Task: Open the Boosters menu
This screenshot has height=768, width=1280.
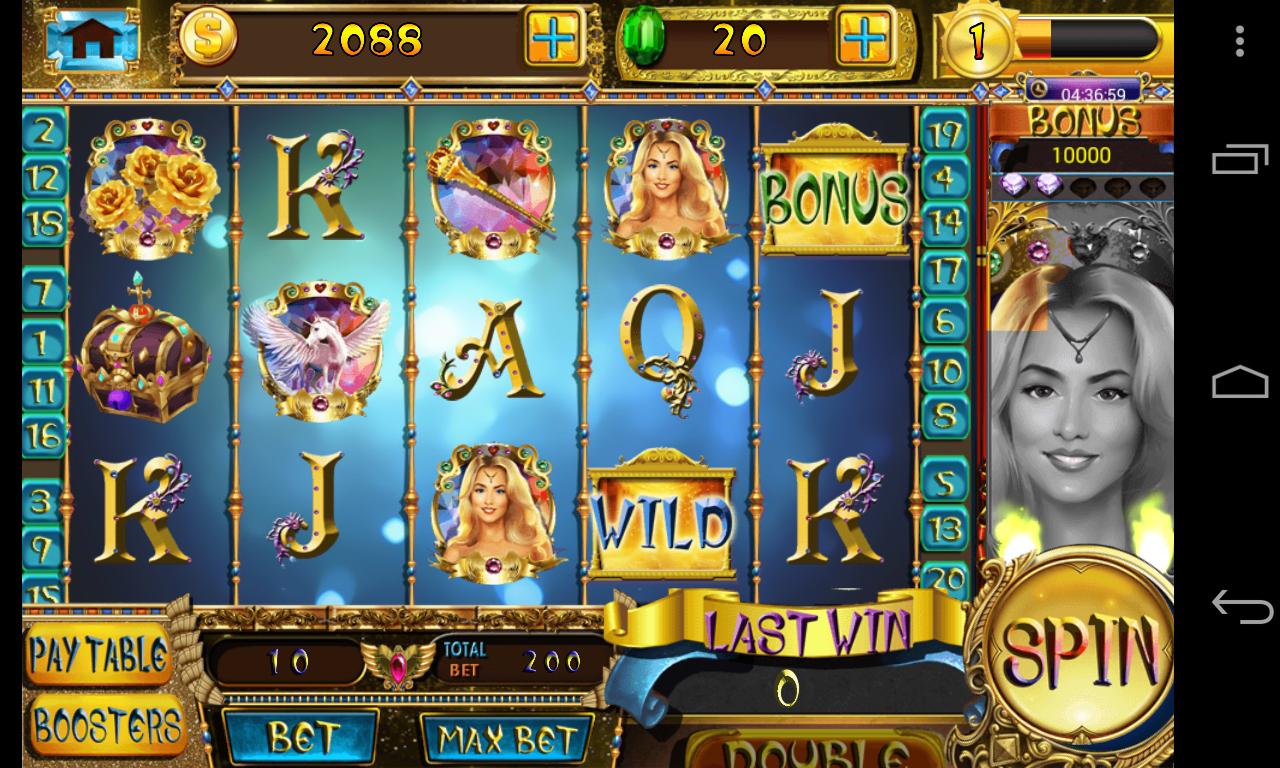Action: (106, 725)
